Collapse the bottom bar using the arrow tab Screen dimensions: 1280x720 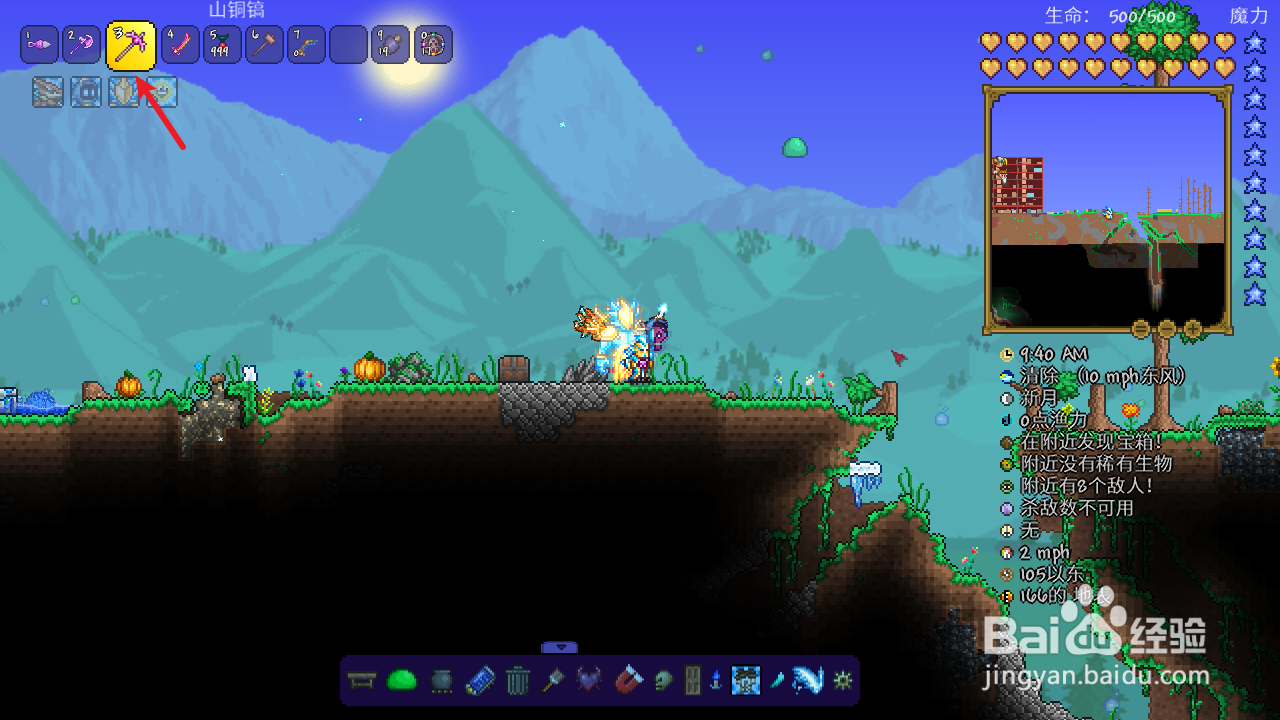click(561, 647)
